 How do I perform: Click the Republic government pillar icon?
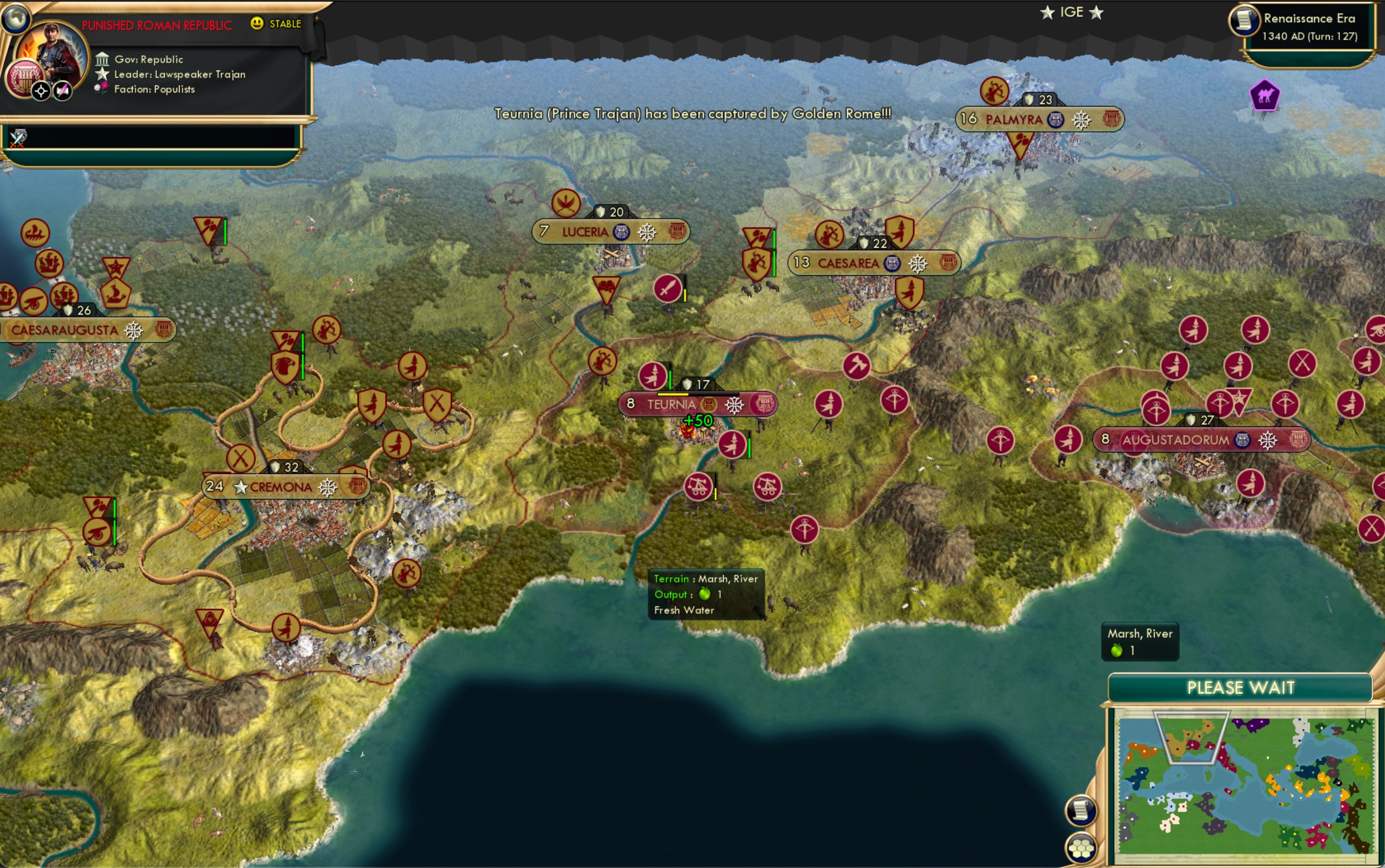pyautogui.click(x=103, y=59)
